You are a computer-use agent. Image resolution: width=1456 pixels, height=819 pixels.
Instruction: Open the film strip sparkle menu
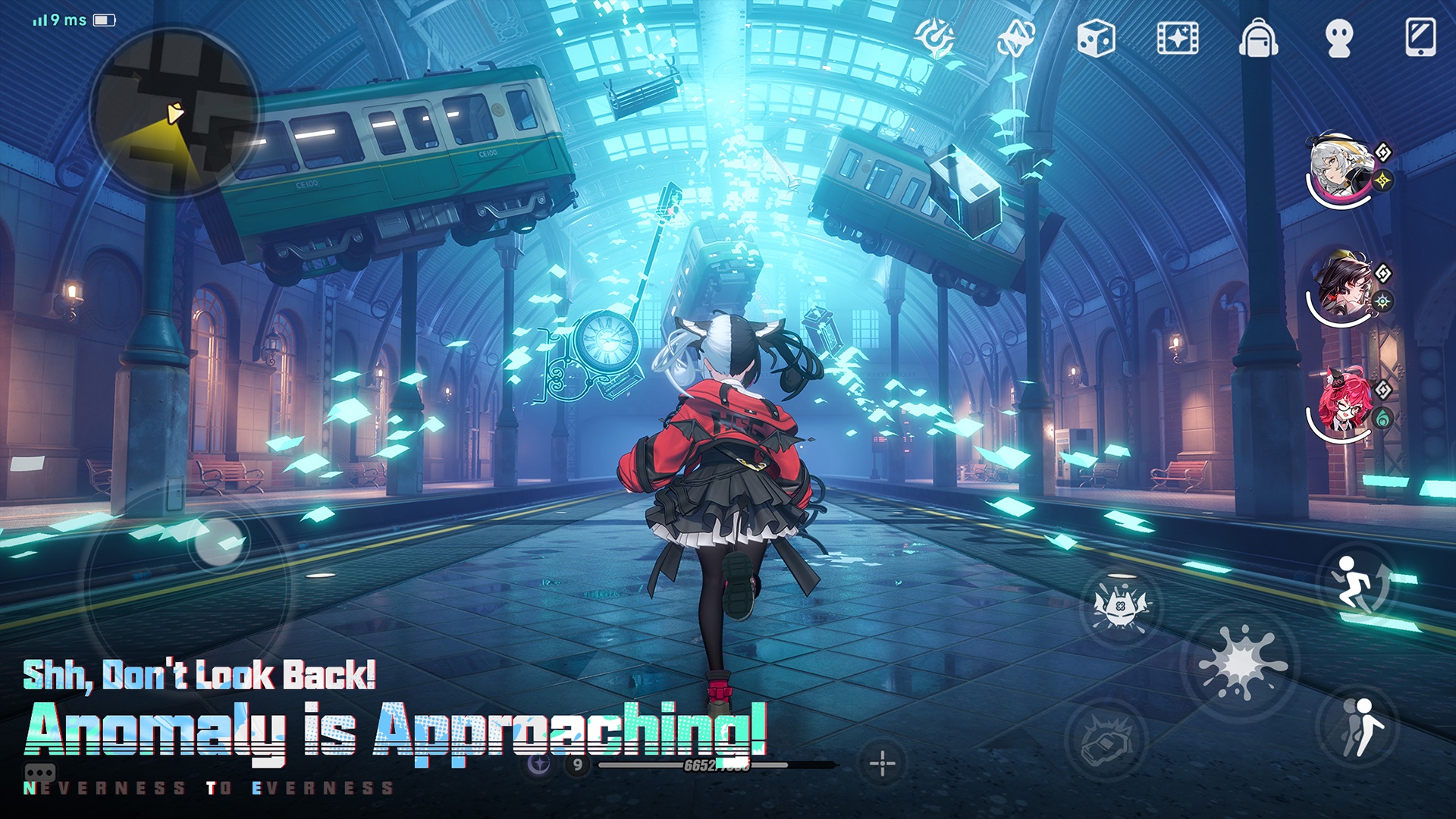coord(1177,38)
